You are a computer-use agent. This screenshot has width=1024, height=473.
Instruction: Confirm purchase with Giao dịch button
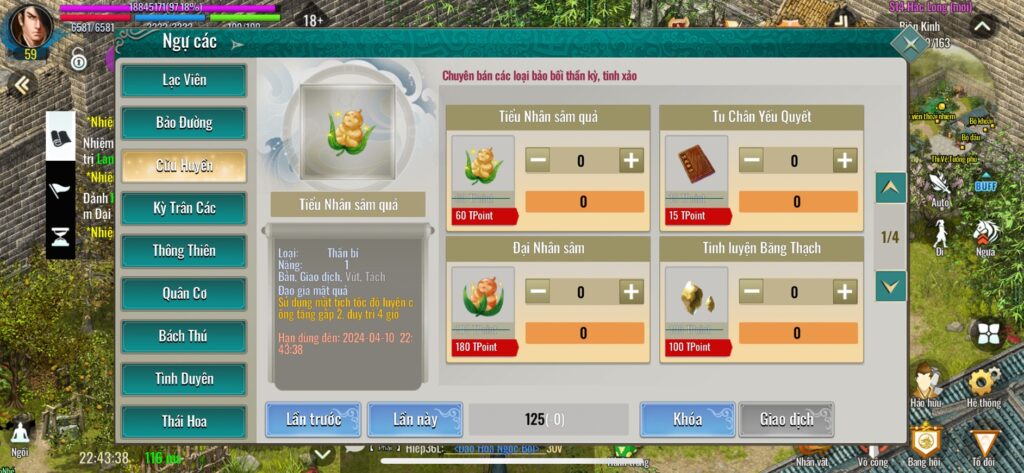(x=786, y=420)
